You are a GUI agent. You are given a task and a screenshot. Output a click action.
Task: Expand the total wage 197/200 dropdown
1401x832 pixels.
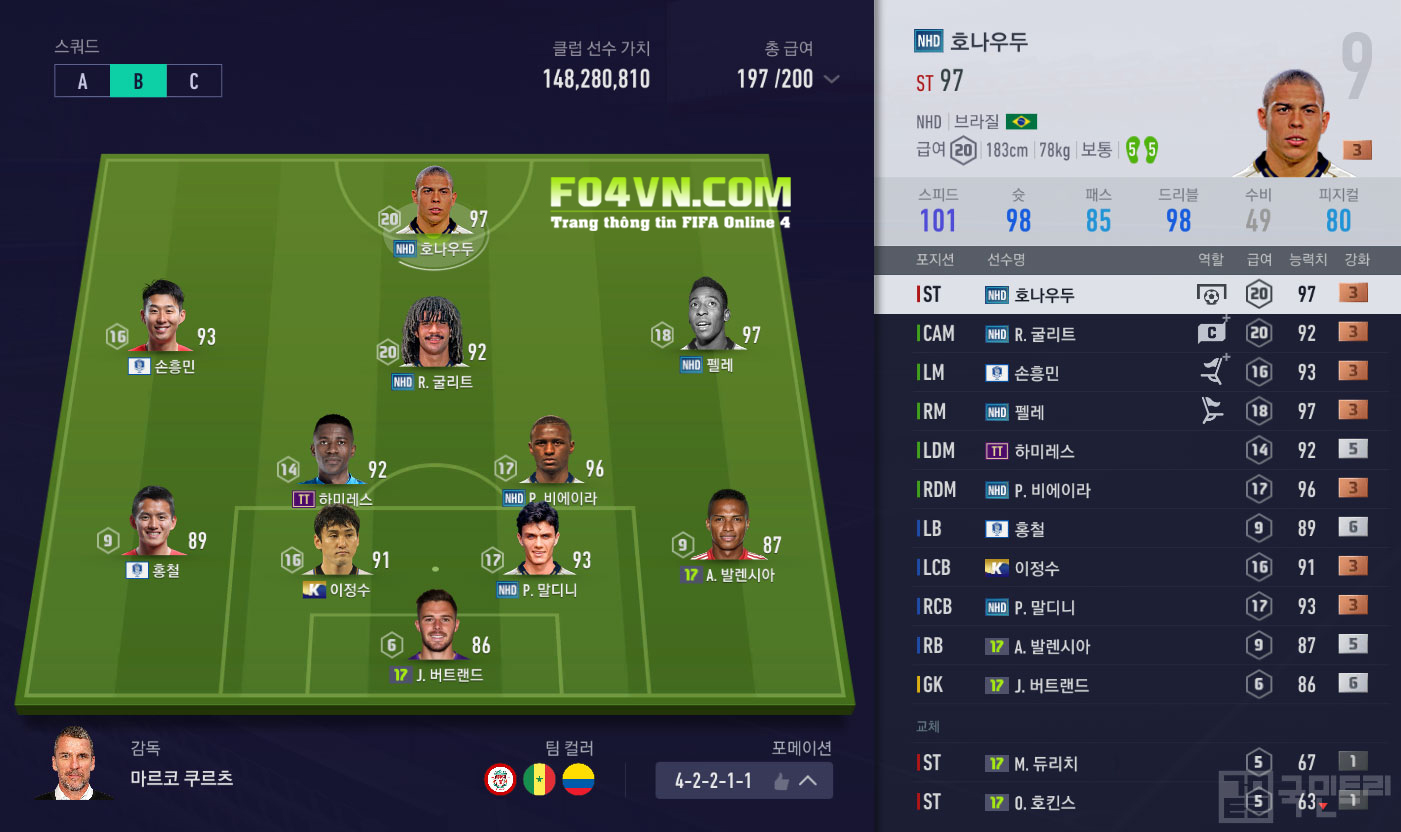(830, 80)
